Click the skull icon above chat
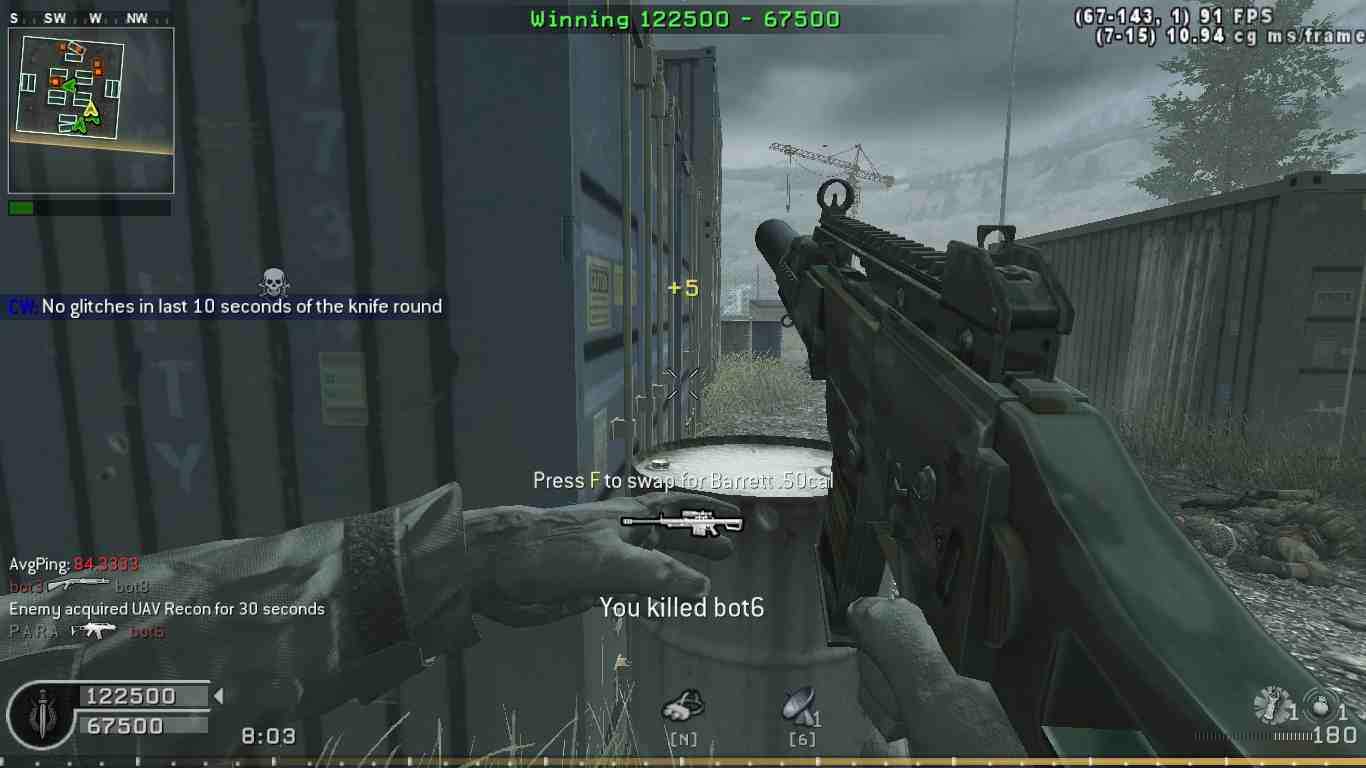1366x768 pixels. 273,282
